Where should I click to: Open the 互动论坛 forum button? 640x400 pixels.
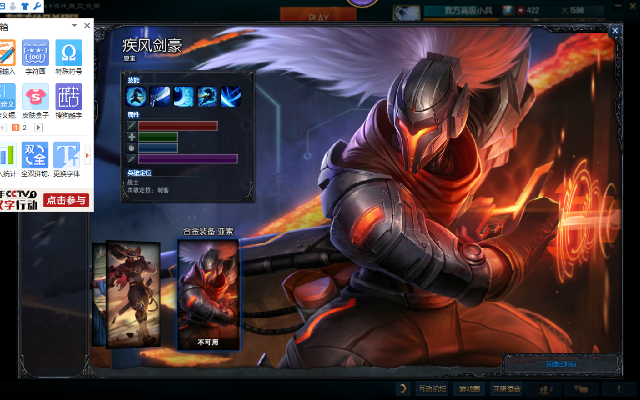432,388
